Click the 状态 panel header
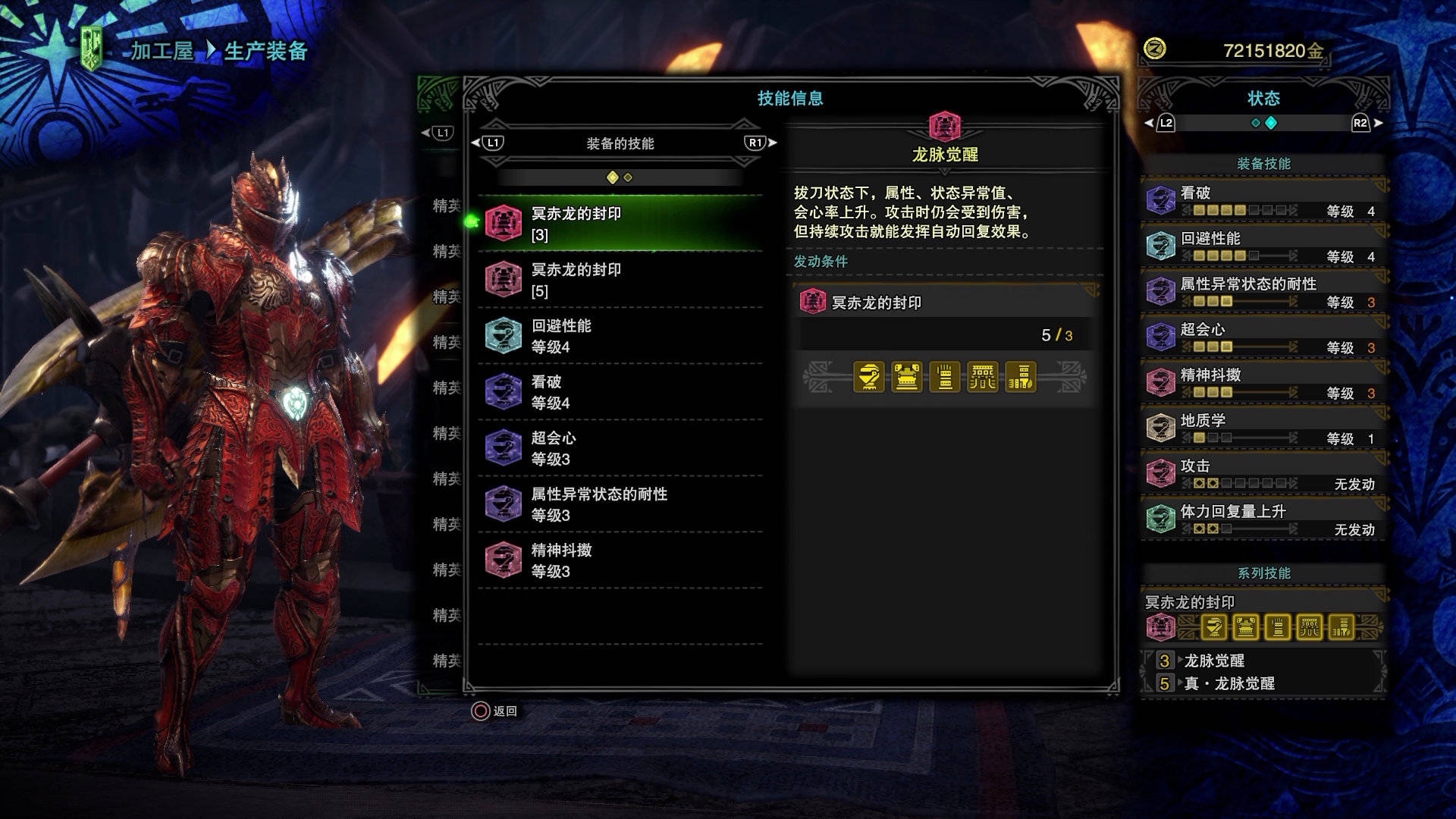The width and height of the screenshot is (1456, 819). click(1263, 99)
